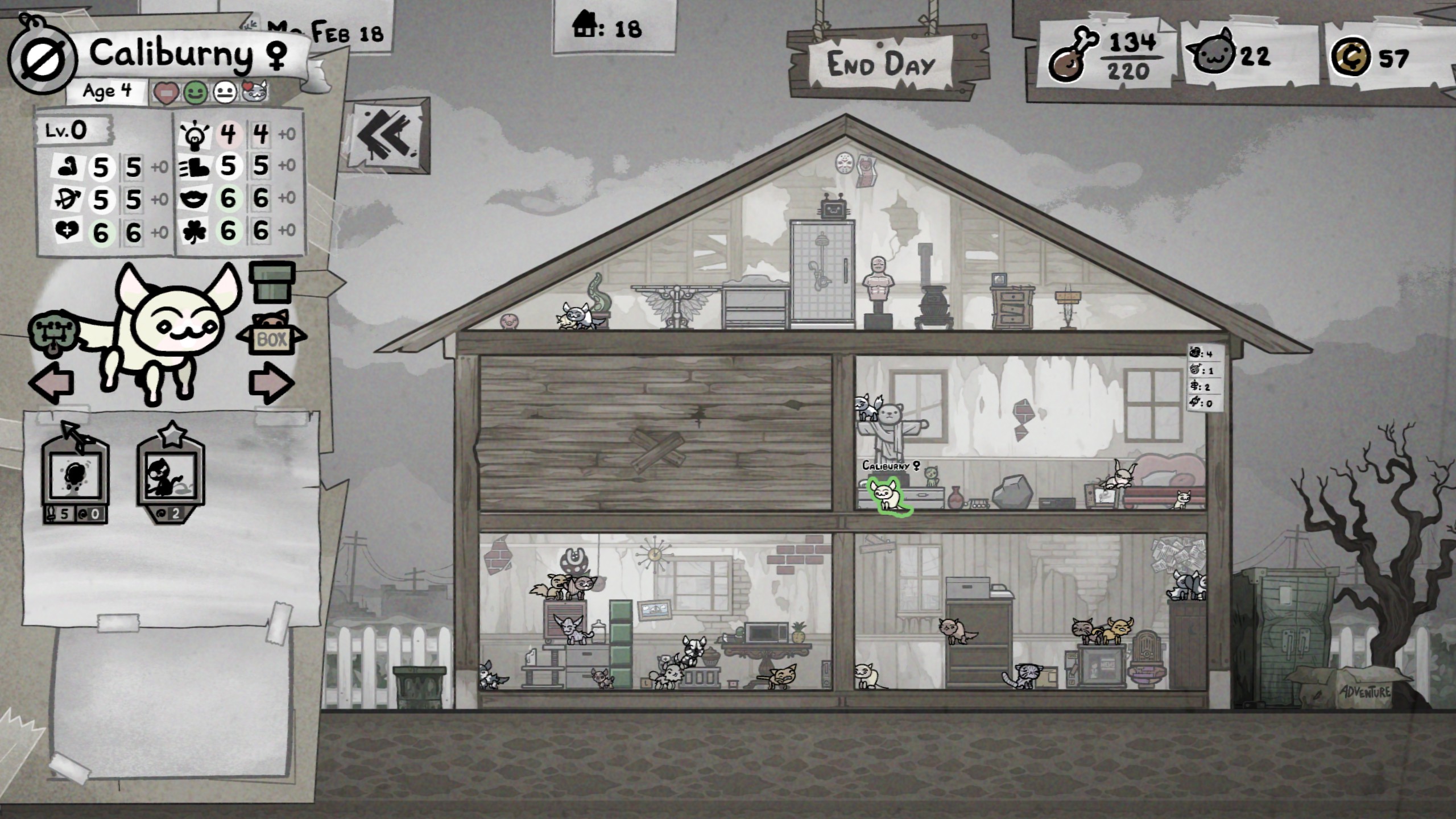Click the green pipe icon
The height and width of the screenshot is (819, 1456).
click(272, 282)
